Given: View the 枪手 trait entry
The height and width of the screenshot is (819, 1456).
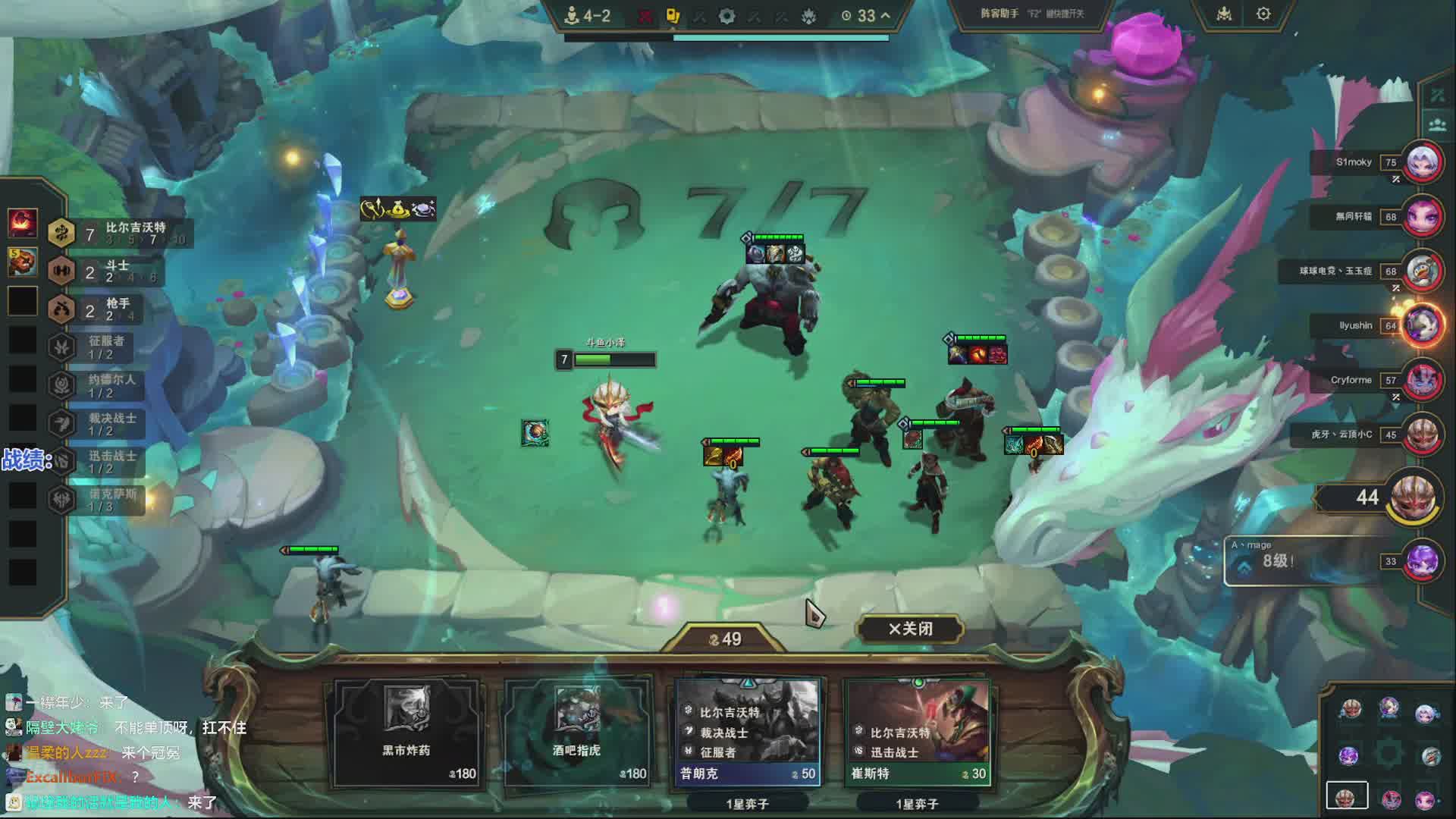Looking at the screenshot, I should [106, 309].
